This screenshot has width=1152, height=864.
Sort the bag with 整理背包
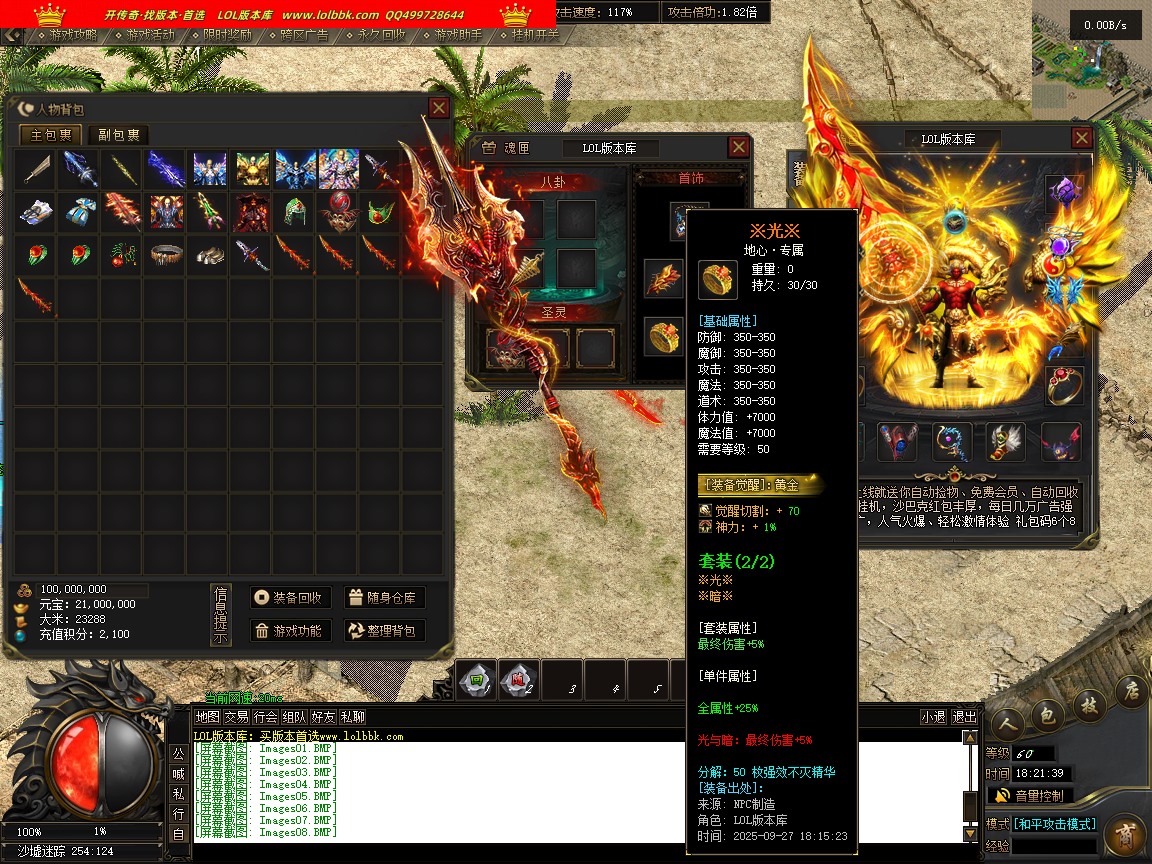tap(385, 631)
